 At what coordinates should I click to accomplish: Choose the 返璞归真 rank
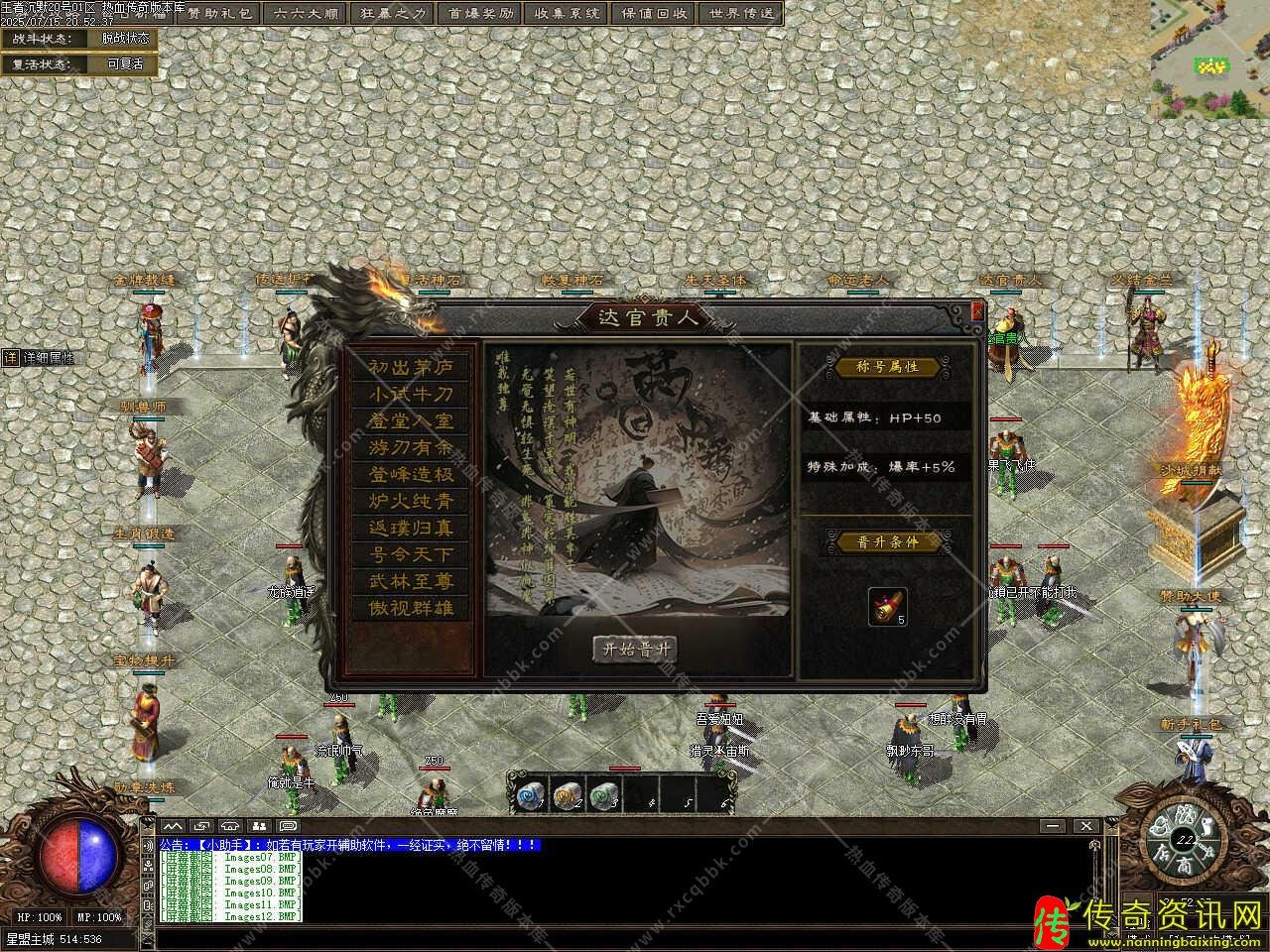coord(411,528)
